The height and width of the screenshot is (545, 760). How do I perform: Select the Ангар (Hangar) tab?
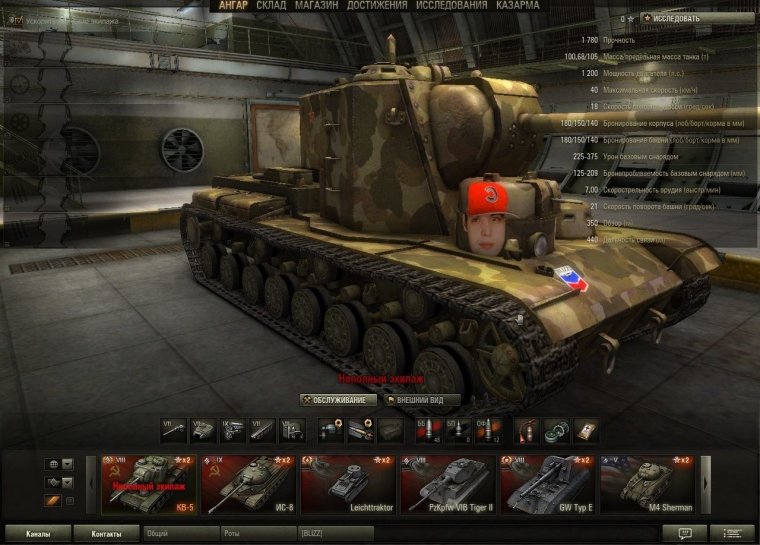(x=233, y=6)
